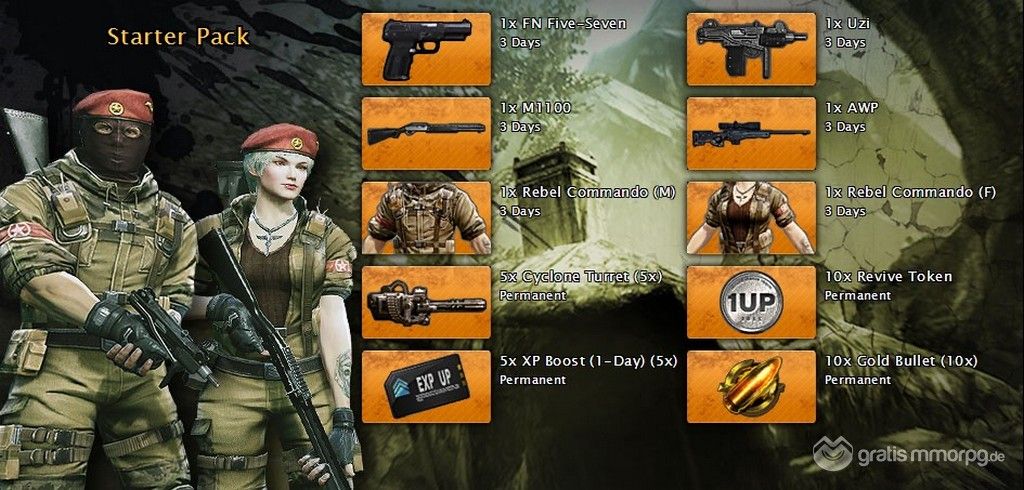Click the Gold Bullet item tile
1024x490 pixels.
click(x=751, y=386)
